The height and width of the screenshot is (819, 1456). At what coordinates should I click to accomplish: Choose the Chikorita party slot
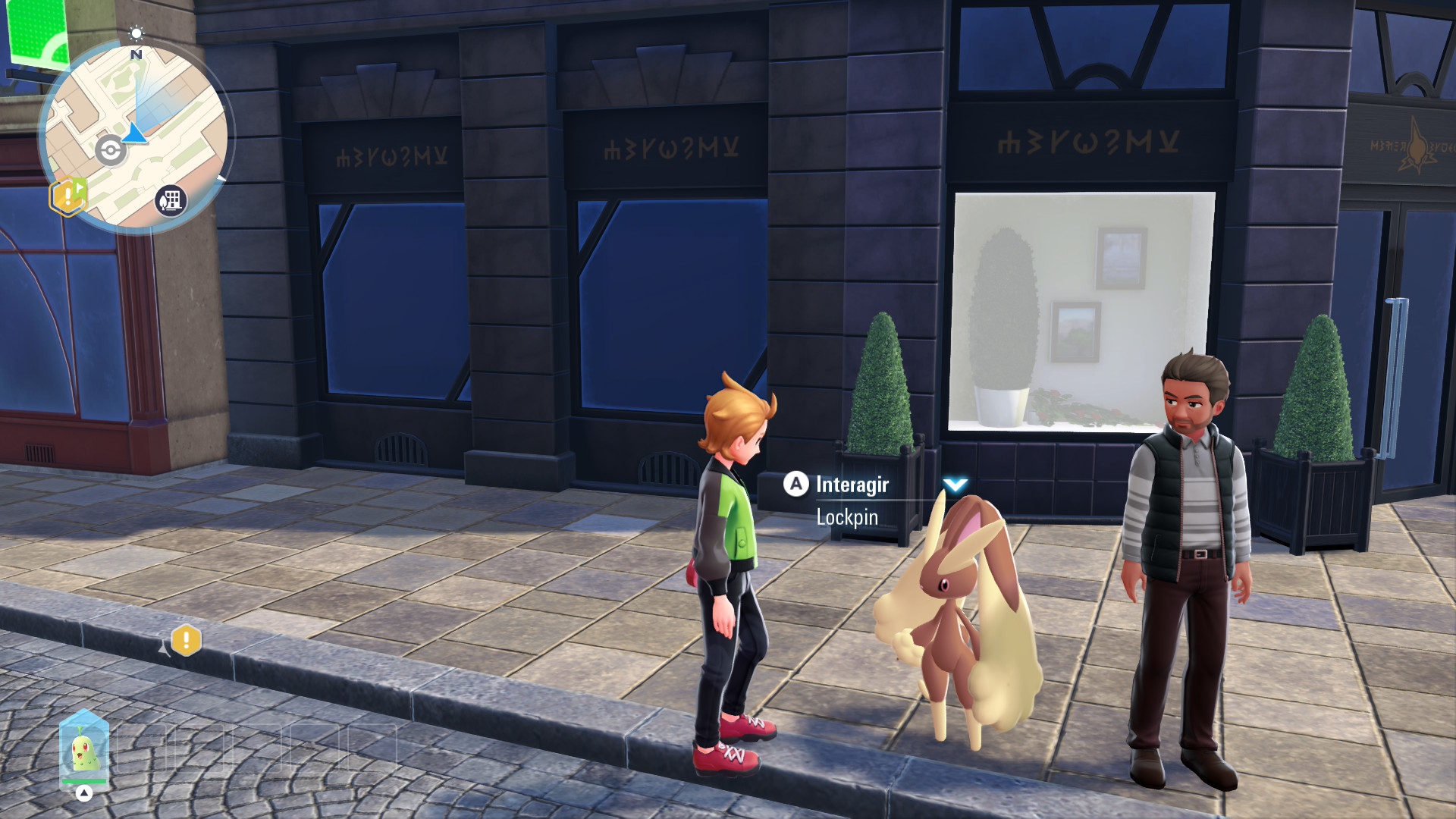tap(84, 751)
